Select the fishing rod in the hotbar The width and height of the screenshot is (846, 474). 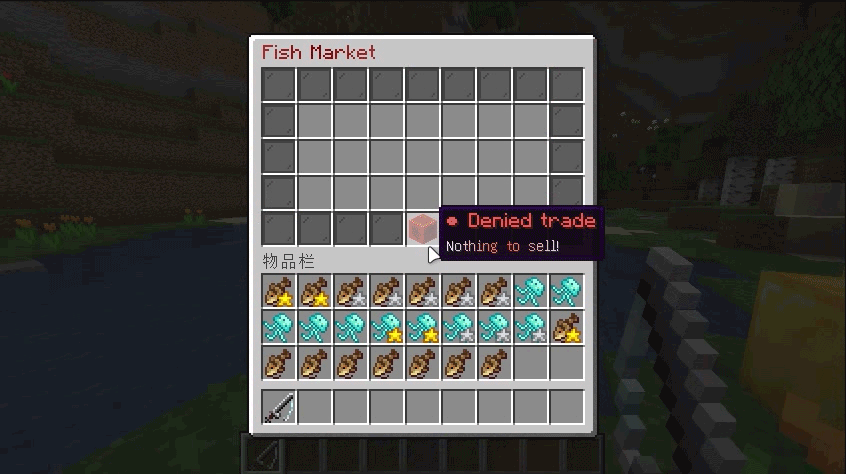pos(280,407)
